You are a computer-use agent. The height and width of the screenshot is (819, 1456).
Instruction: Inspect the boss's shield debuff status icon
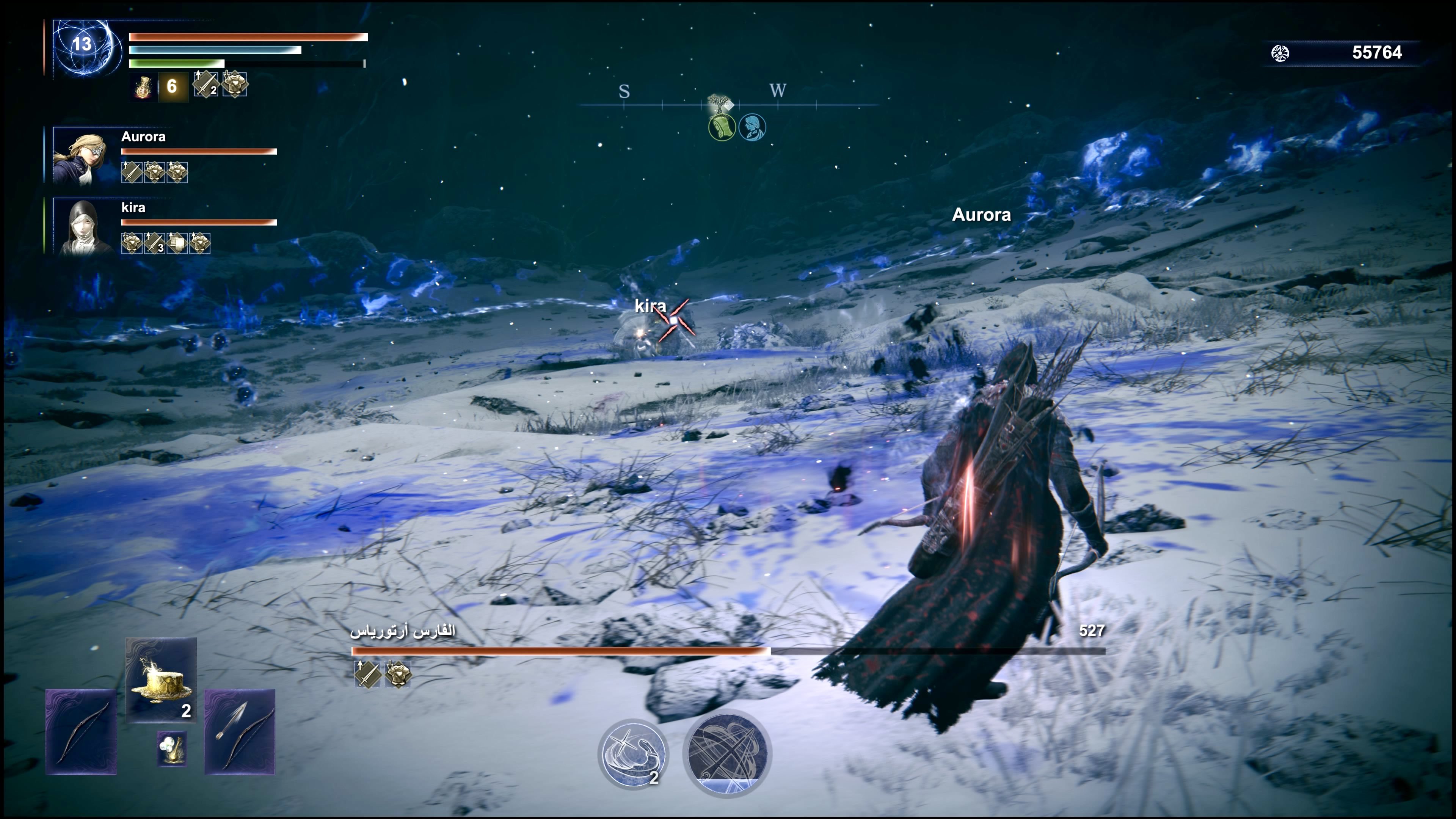[398, 674]
